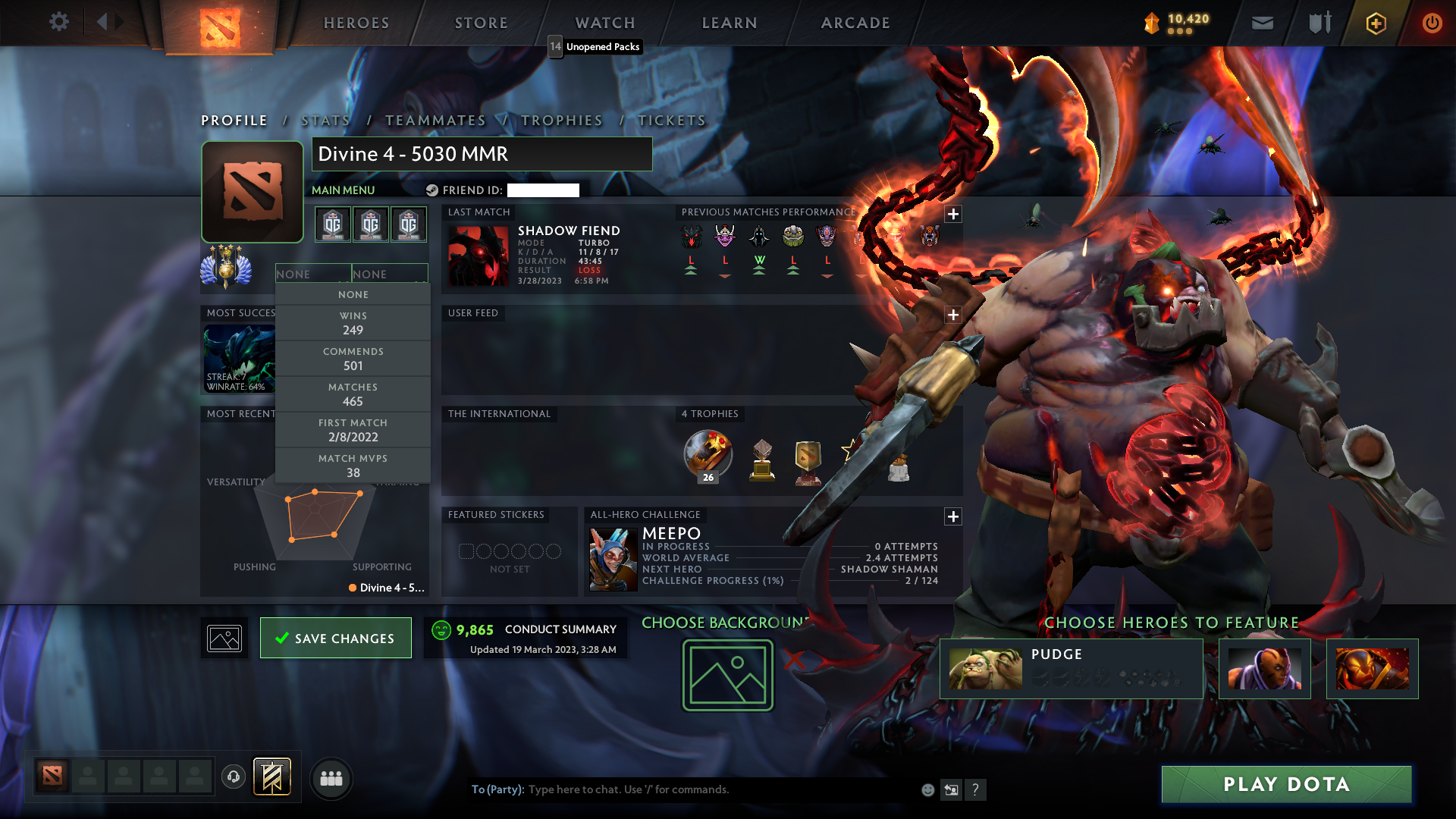Expand the Previous Matches Performance panel

[953, 215]
